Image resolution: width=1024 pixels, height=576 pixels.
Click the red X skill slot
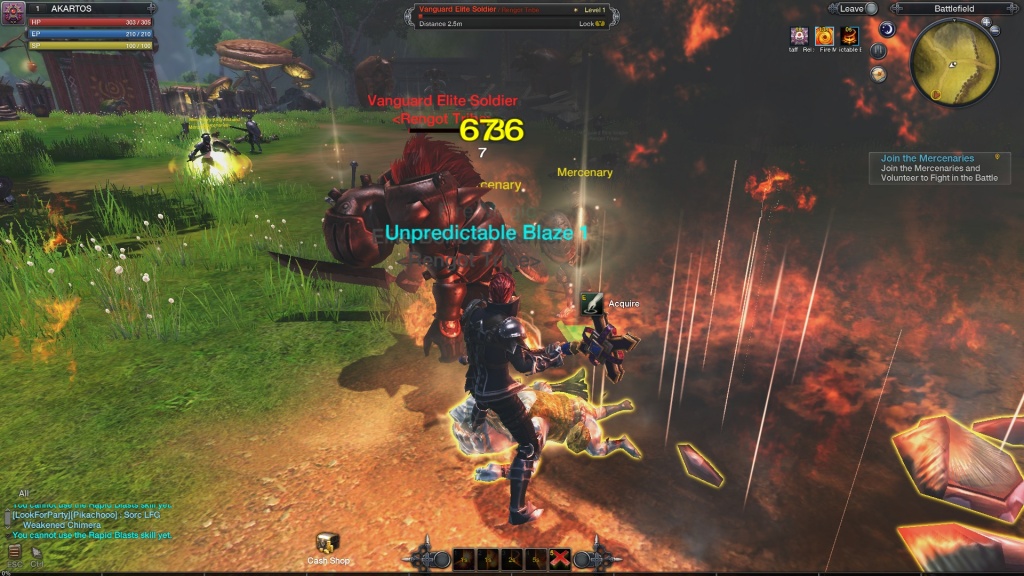560,560
